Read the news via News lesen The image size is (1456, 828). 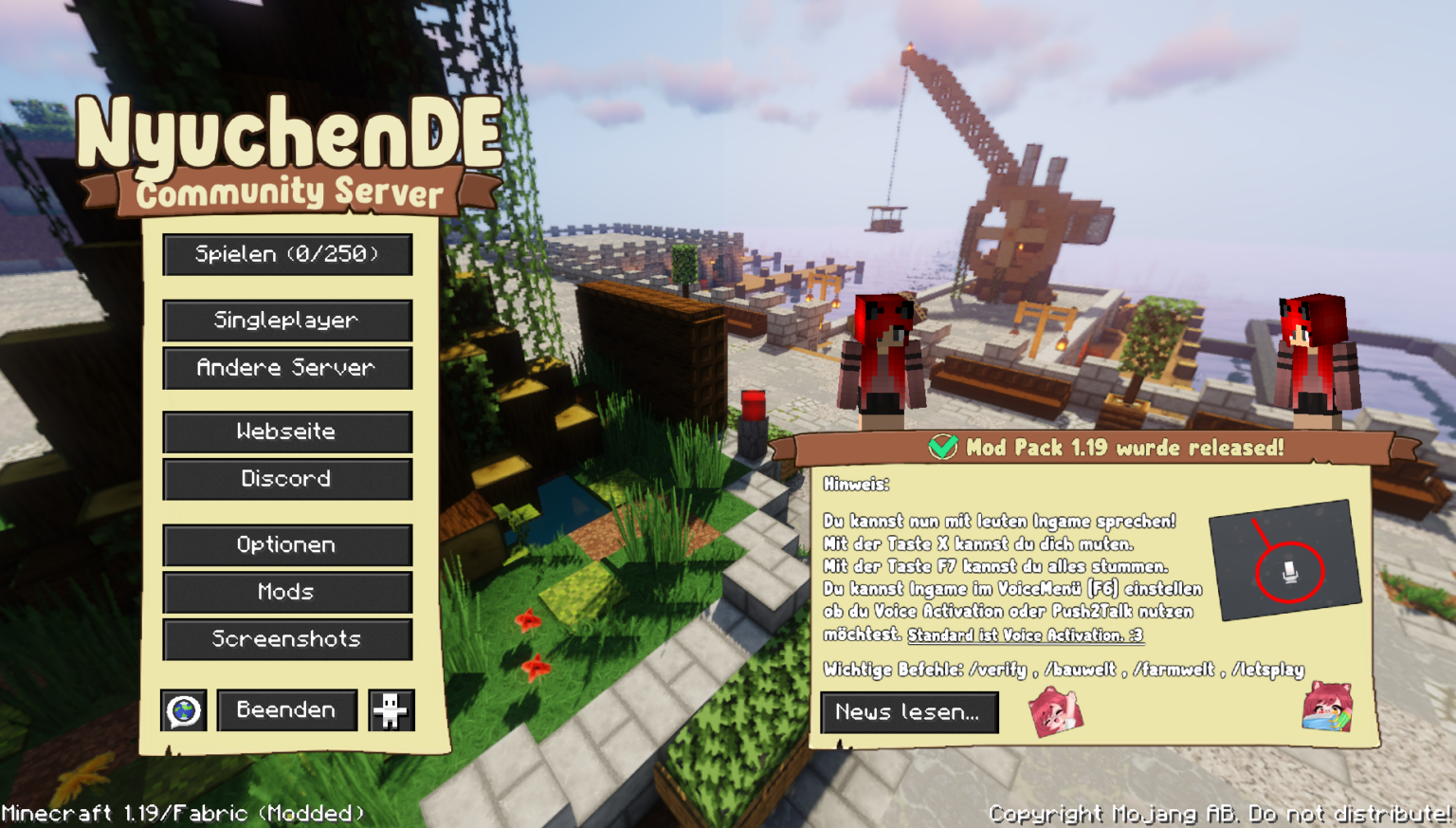click(x=908, y=713)
